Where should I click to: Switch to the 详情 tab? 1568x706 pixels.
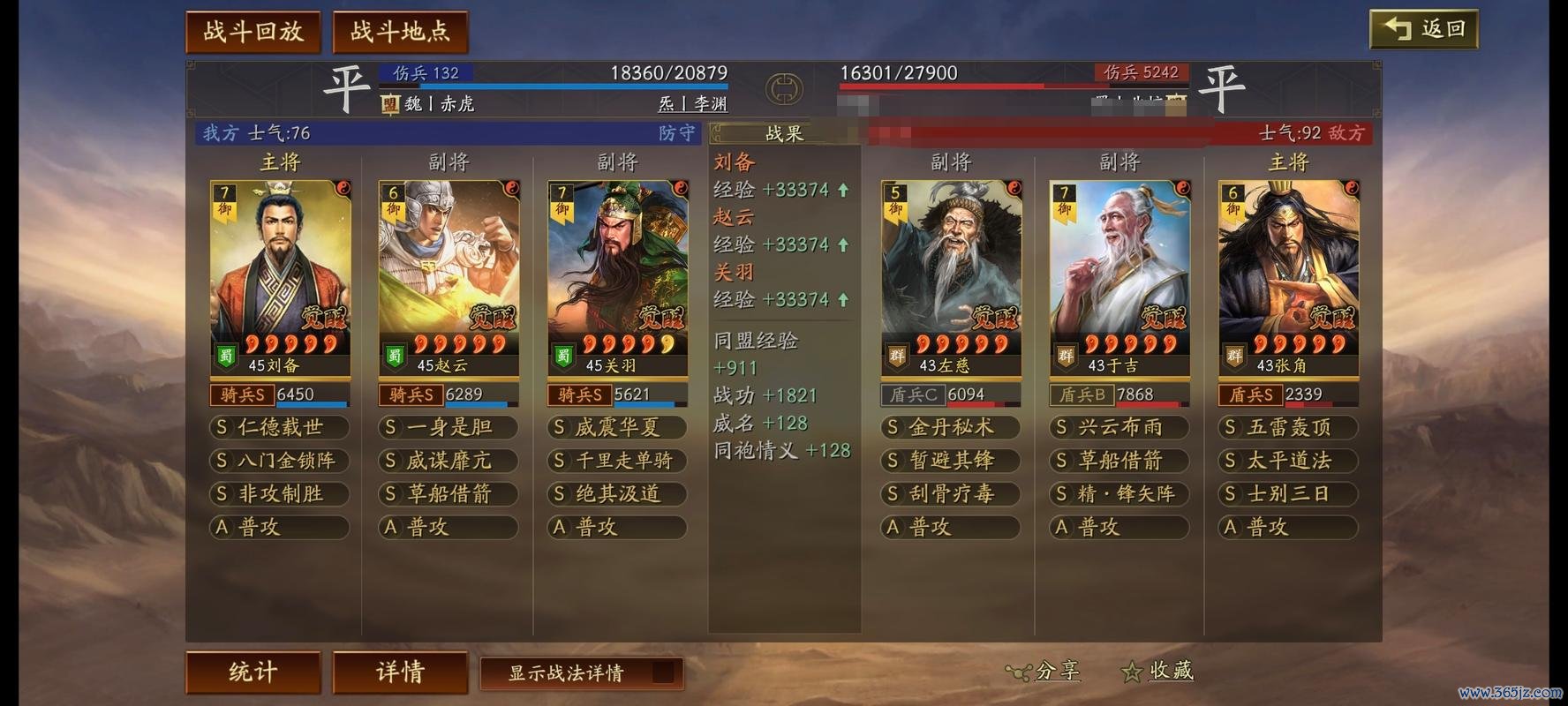point(398,672)
